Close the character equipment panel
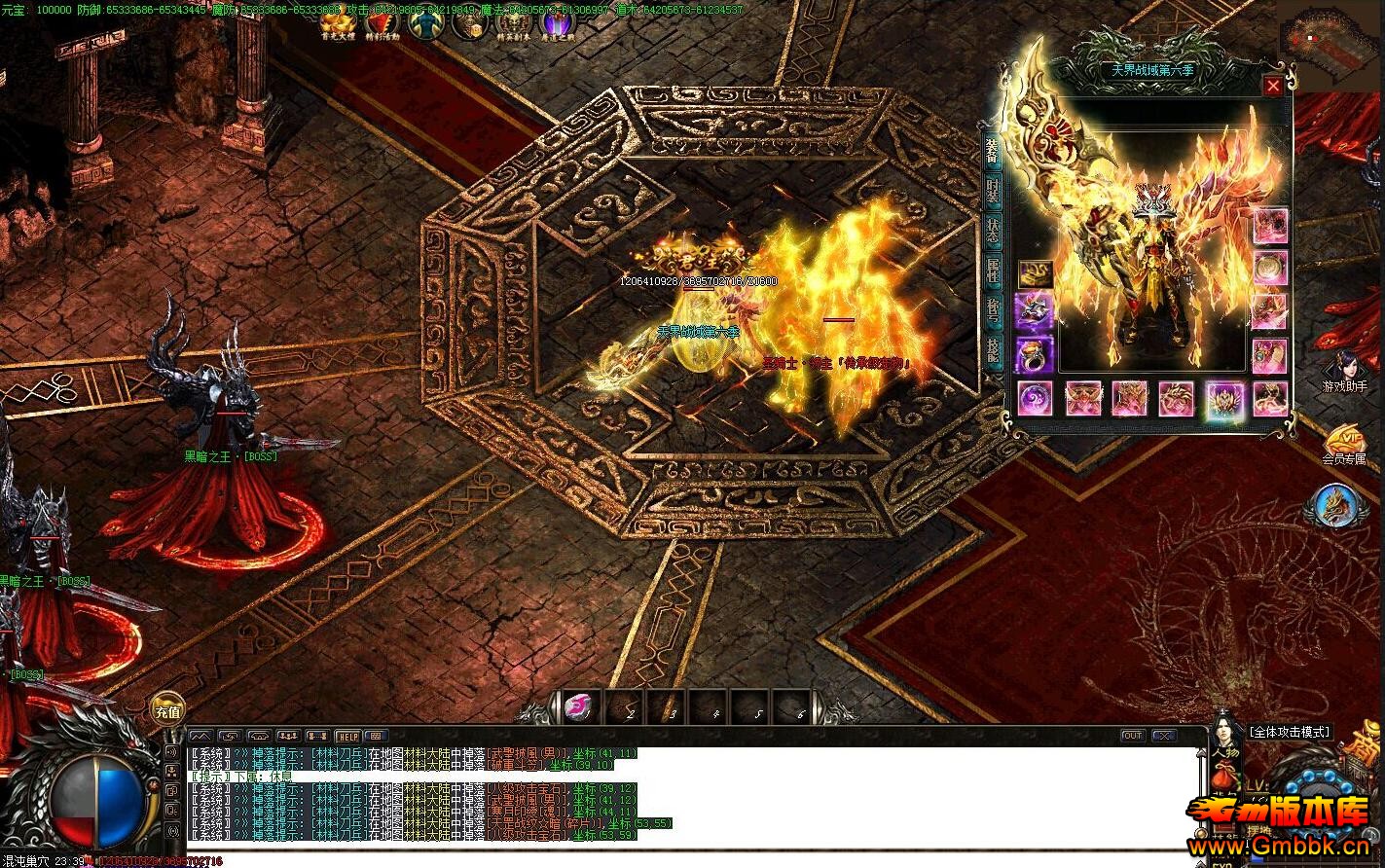The width and height of the screenshot is (1385, 868). (1272, 87)
